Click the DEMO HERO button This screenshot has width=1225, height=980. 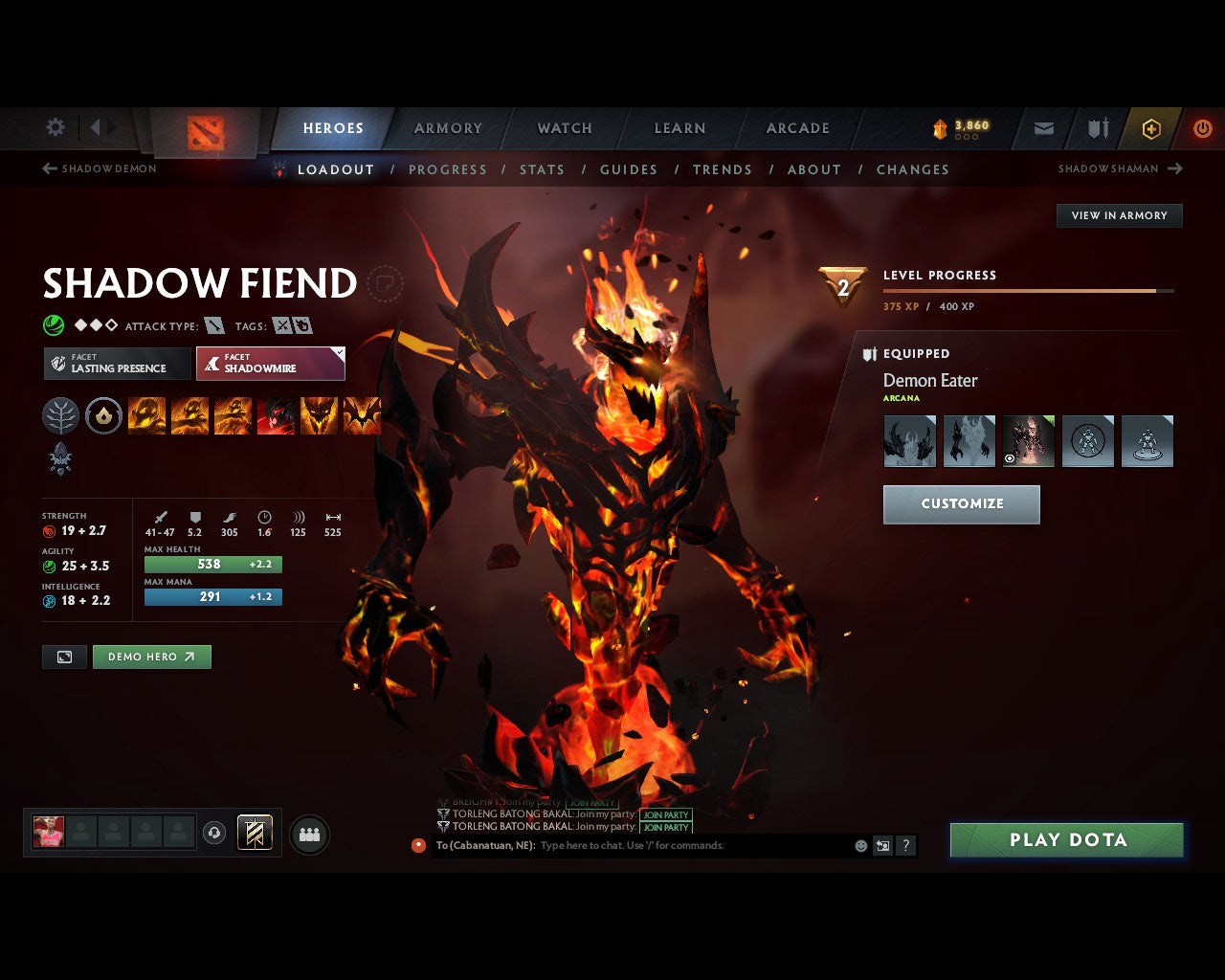[151, 657]
